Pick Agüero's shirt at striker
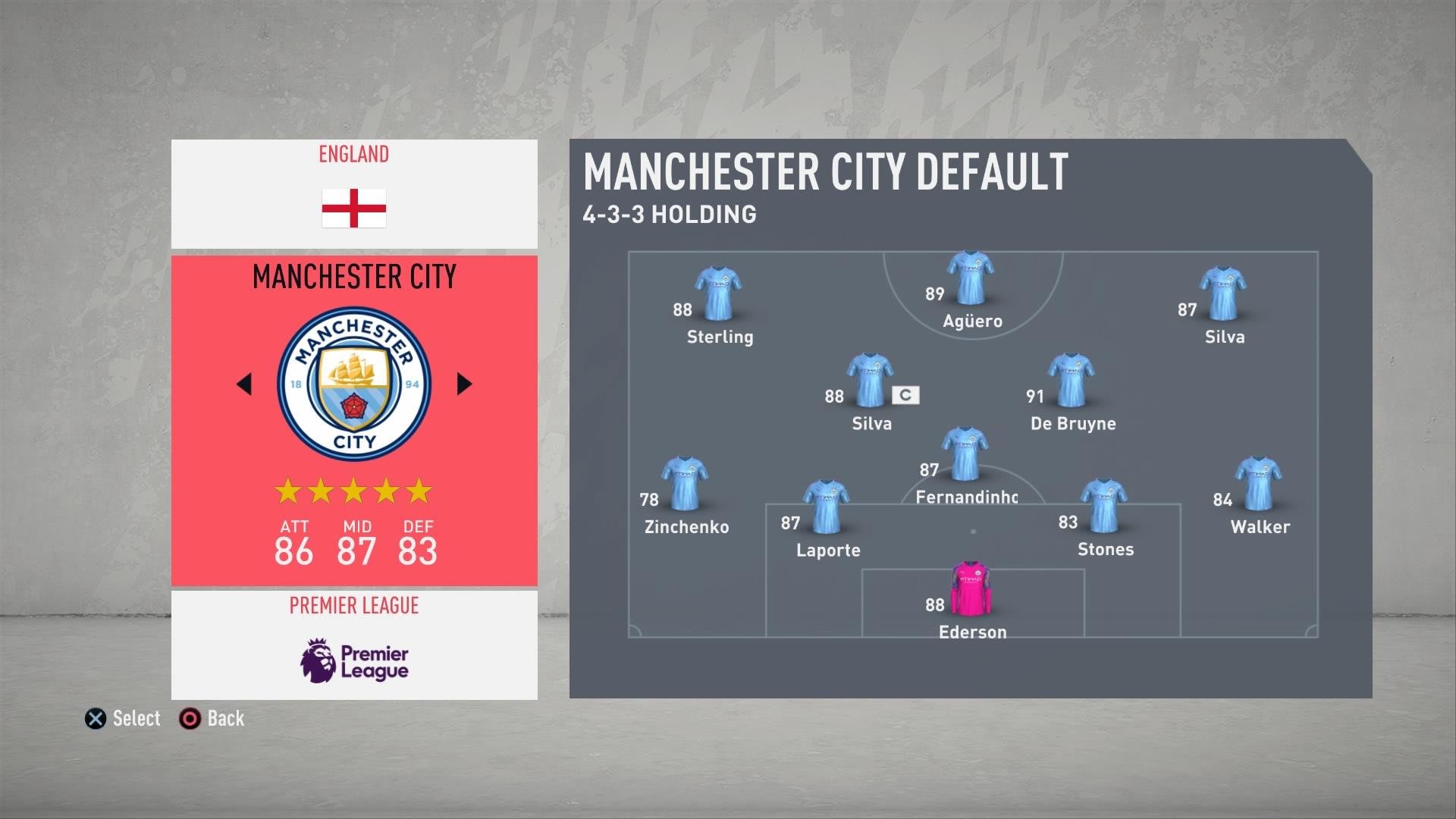This screenshot has width=1456, height=819. tap(971, 278)
